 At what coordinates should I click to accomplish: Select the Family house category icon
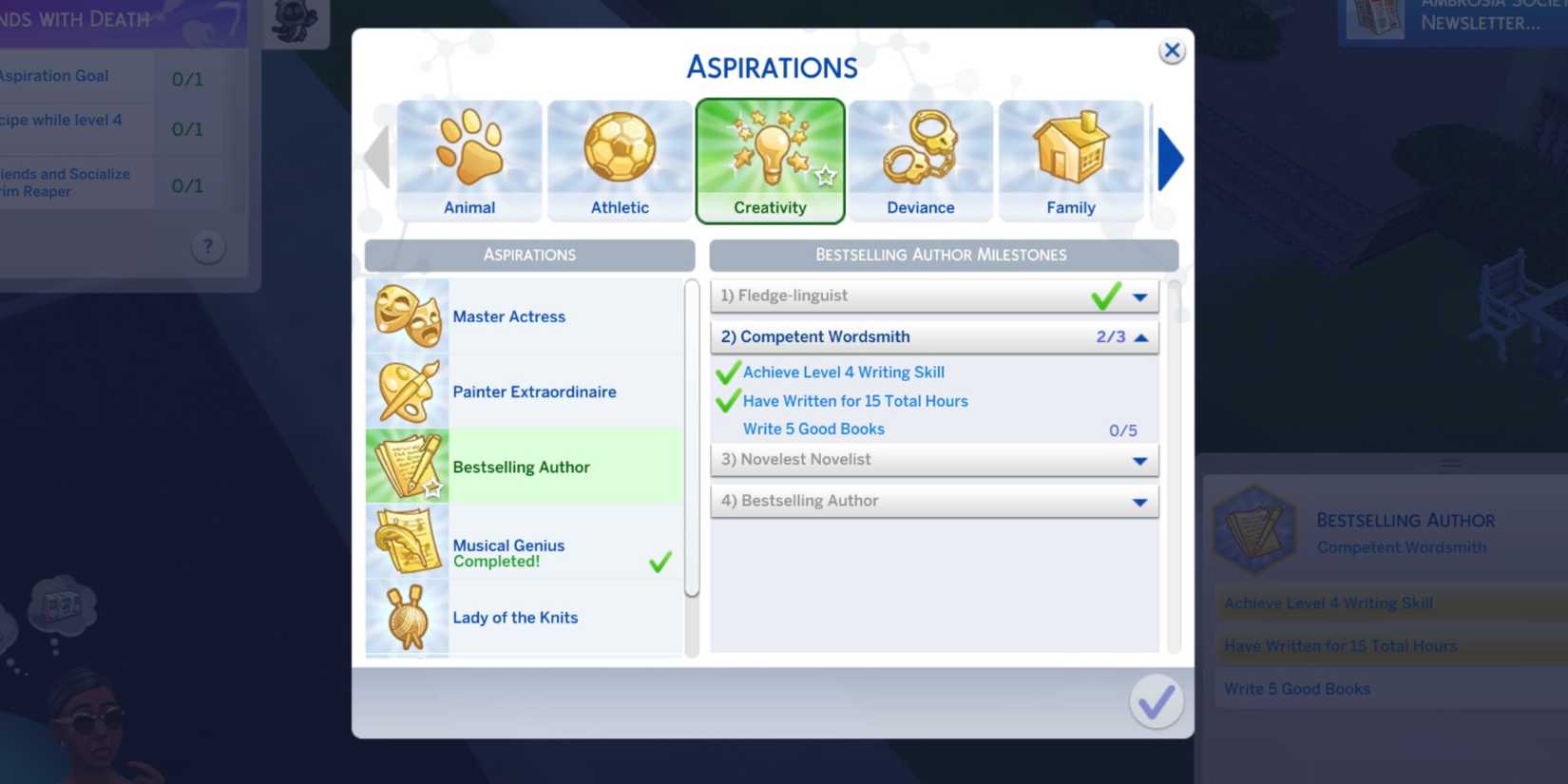click(x=1071, y=157)
